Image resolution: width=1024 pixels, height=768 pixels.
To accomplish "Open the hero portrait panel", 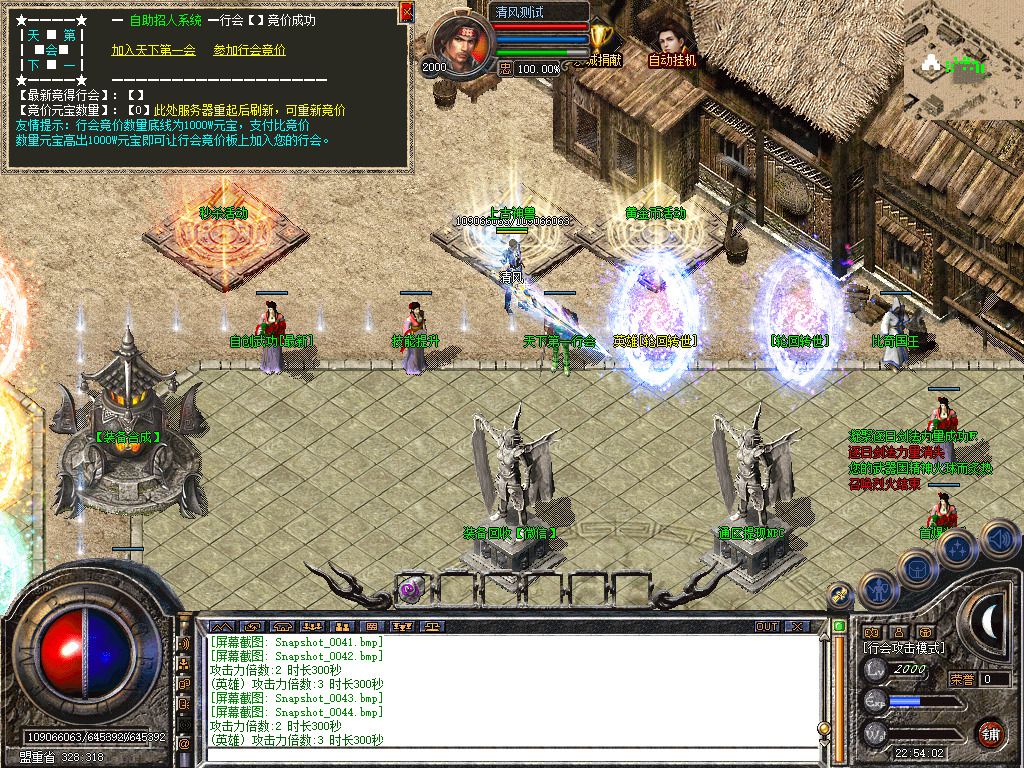I will coord(462,45).
